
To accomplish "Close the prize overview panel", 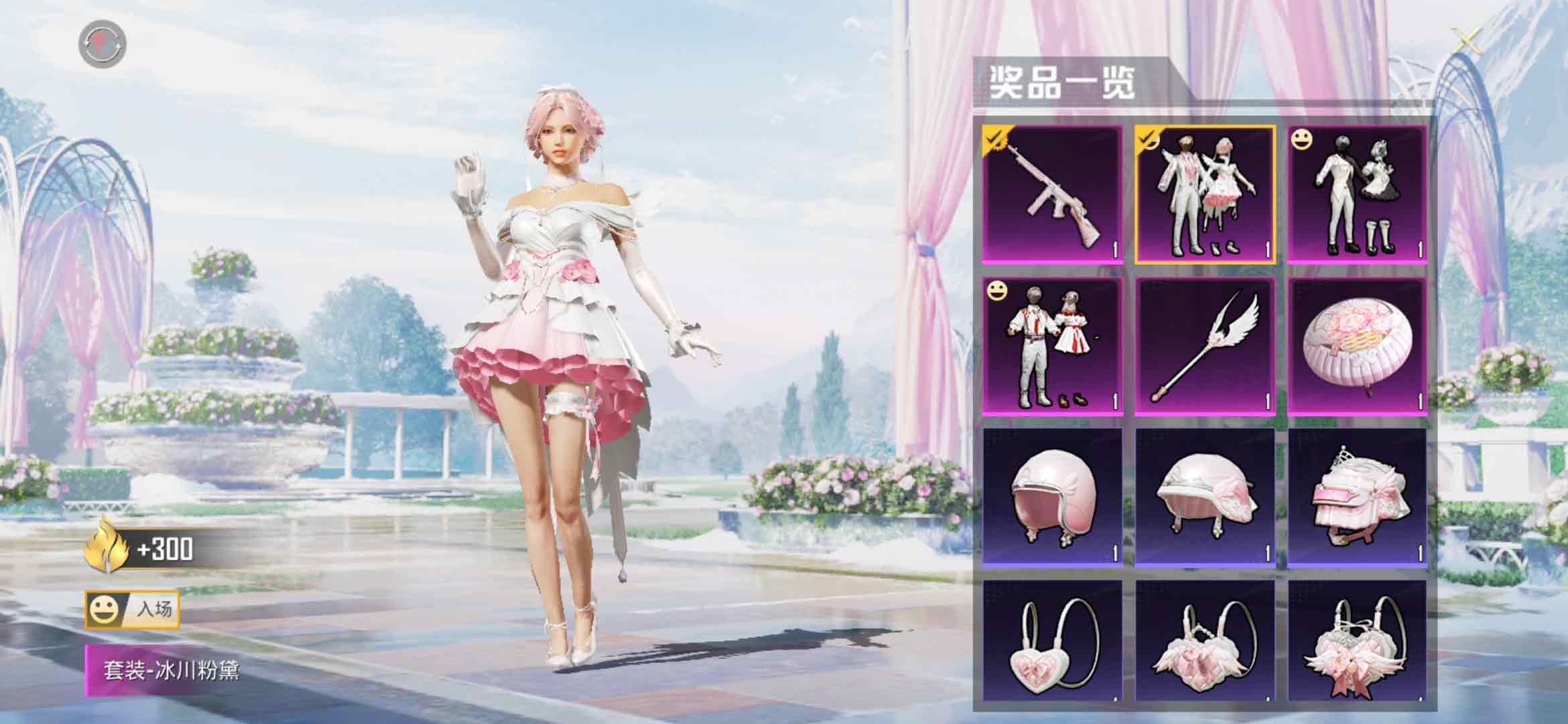I will (x=1467, y=43).
